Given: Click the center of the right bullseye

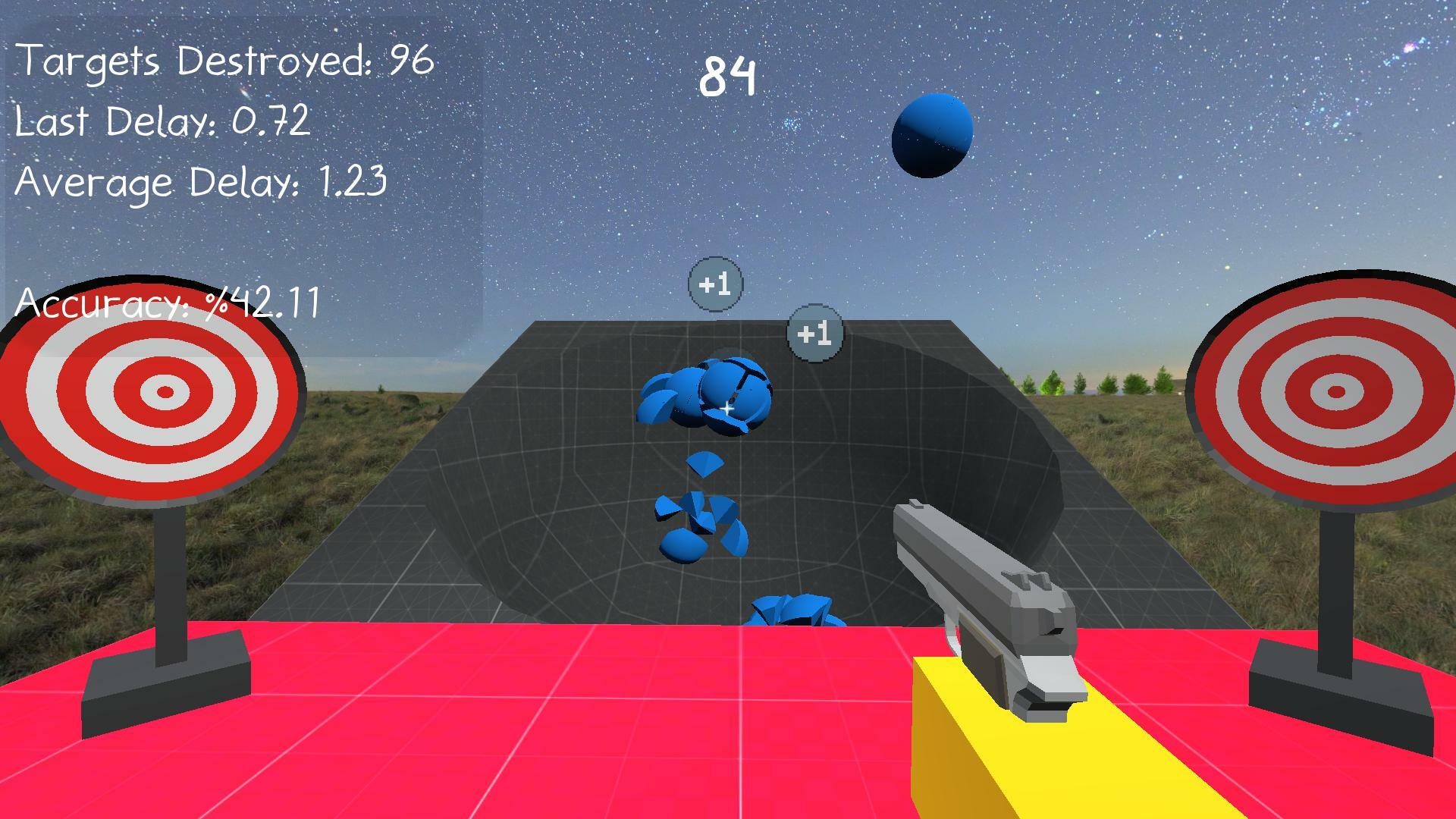Looking at the screenshot, I should (x=1338, y=393).
